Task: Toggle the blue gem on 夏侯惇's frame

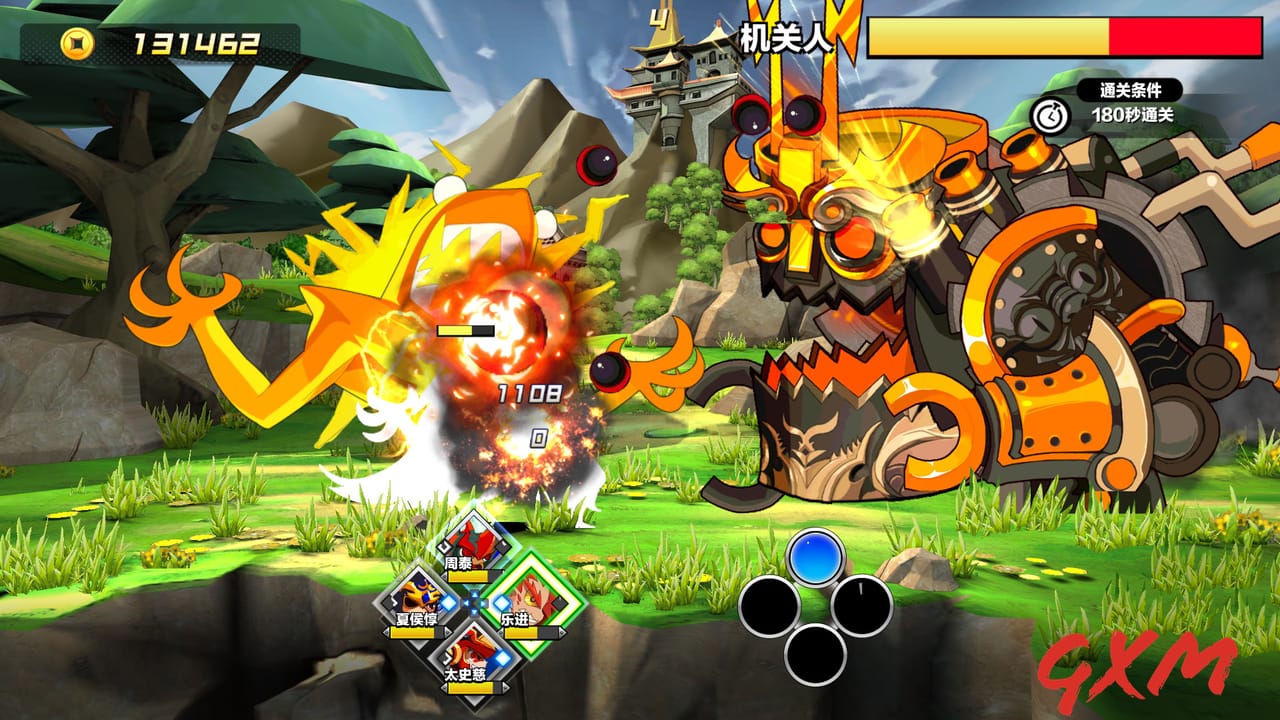Action: pos(449,604)
